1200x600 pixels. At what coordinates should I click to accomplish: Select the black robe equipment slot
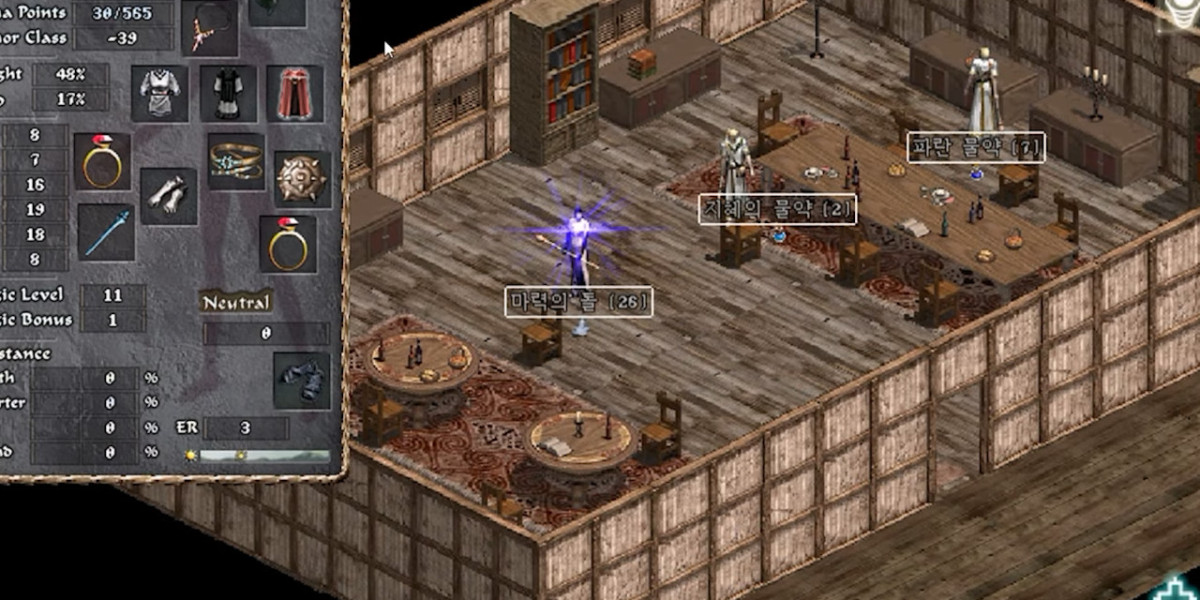[x=228, y=94]
